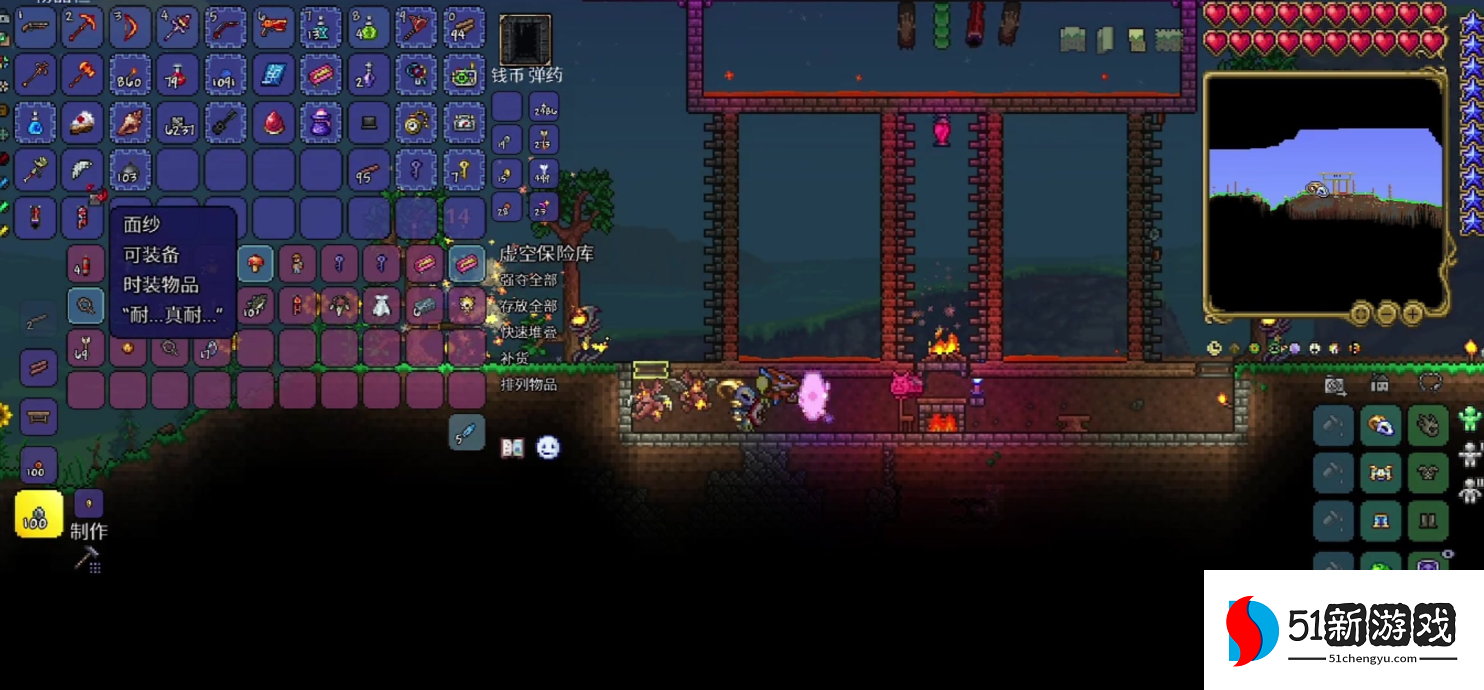The image size is (1484, 690).
Task: Select the pickaxe in hotbar slot 2
Action: tap(83, 27)
